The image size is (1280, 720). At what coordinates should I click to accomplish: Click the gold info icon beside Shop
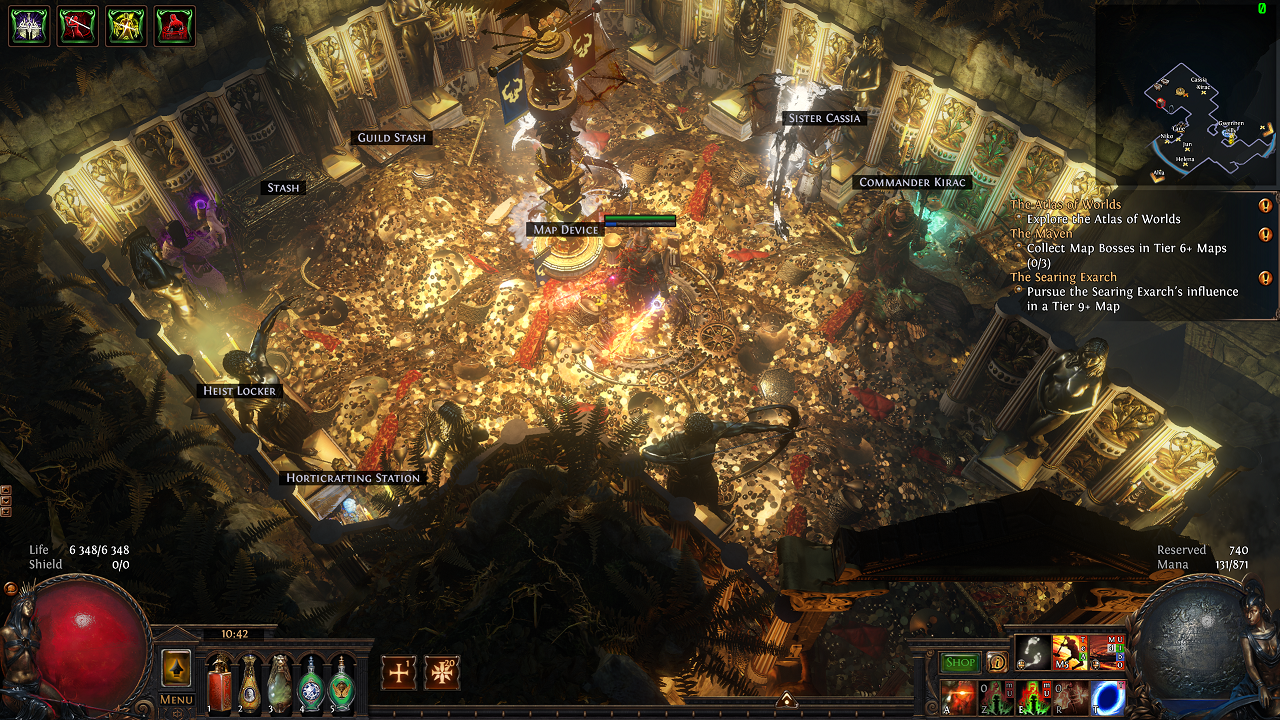pos(996,662)
